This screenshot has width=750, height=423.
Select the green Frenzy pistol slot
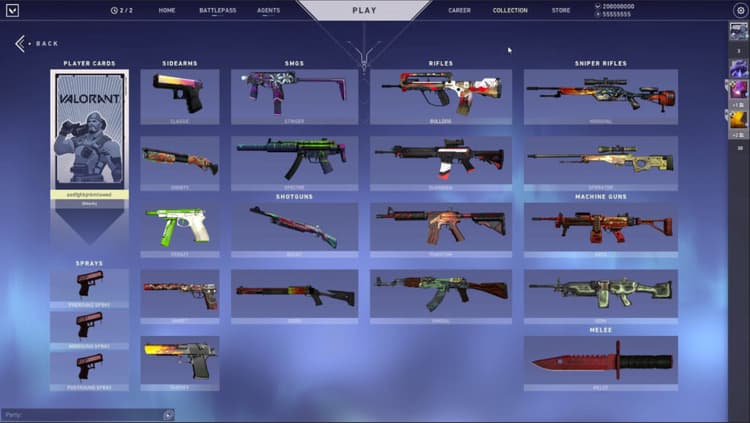(x=179, y=228)
